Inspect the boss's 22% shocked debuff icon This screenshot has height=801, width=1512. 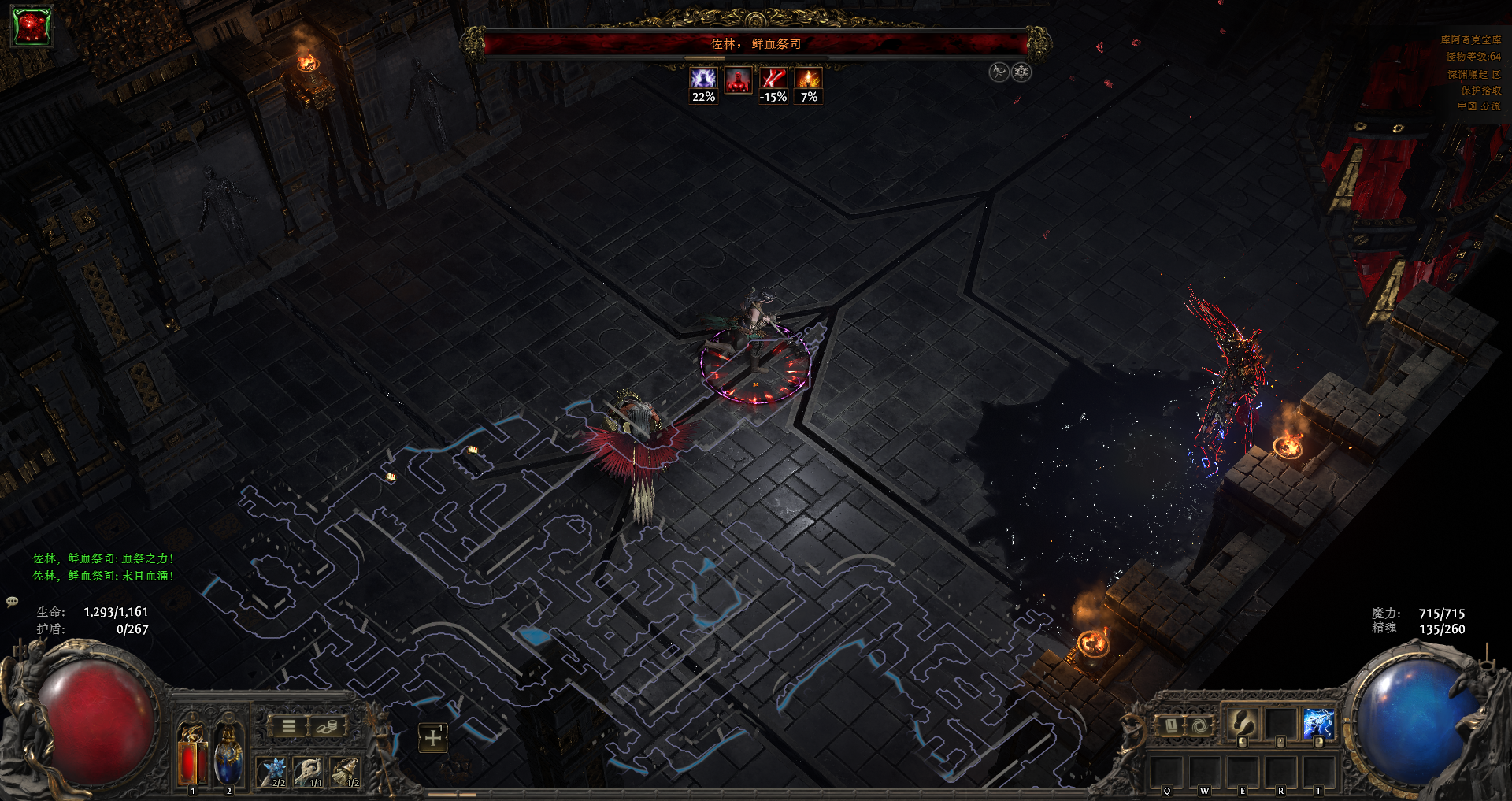coord(703,79)
